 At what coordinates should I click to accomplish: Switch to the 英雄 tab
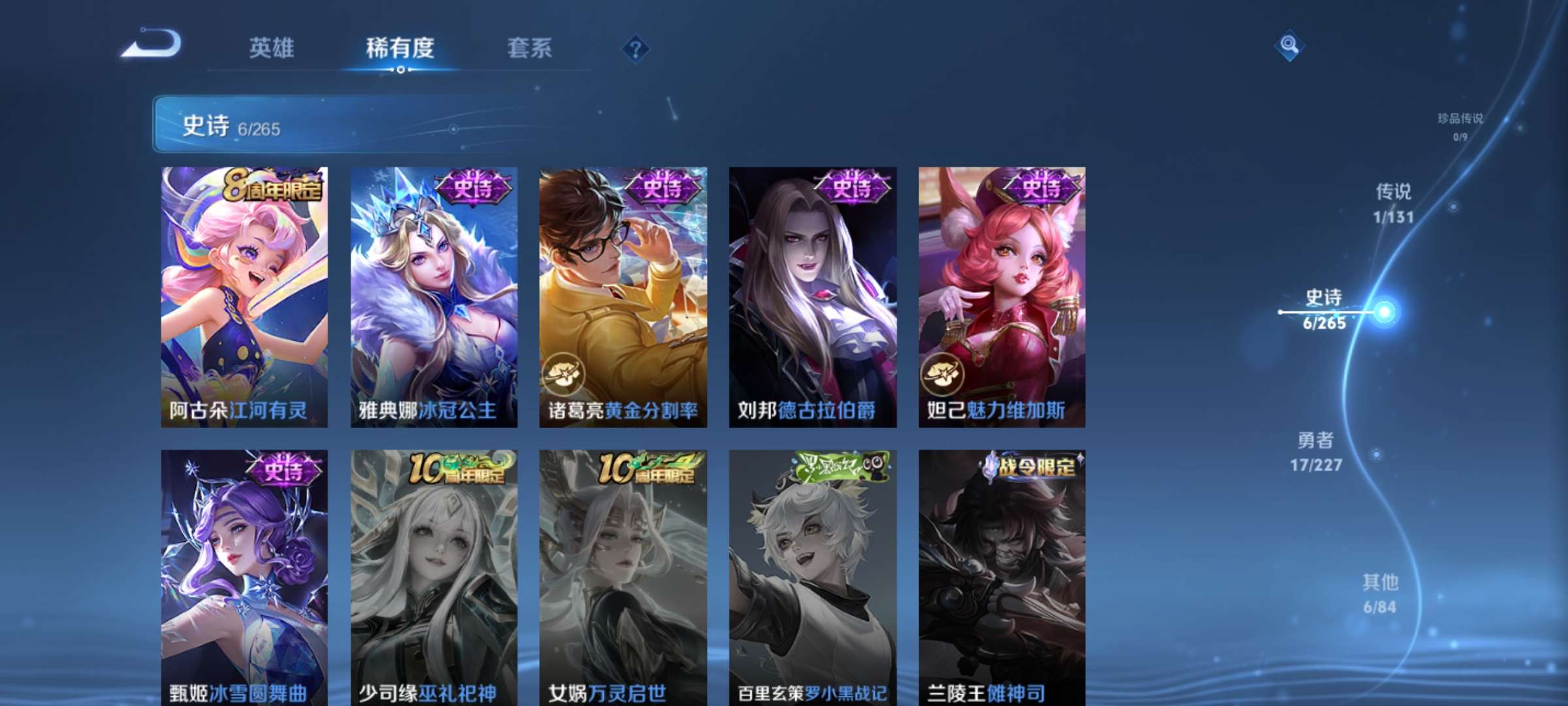click(x=273, y=48)
